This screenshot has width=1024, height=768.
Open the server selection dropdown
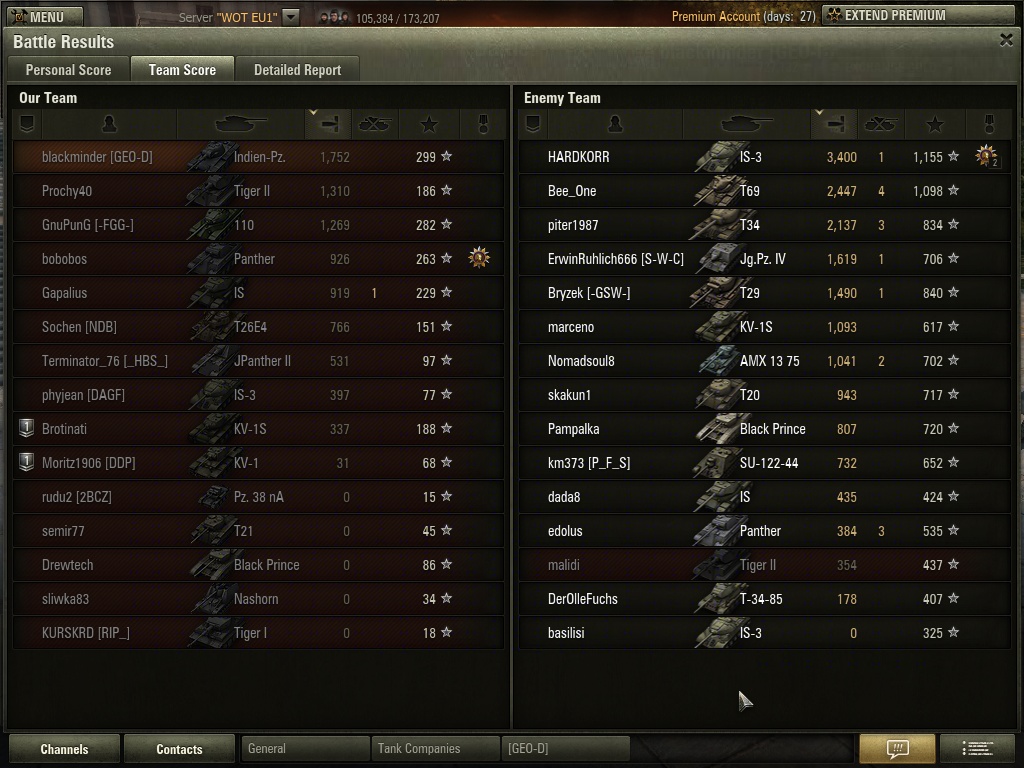coord(291,17)
